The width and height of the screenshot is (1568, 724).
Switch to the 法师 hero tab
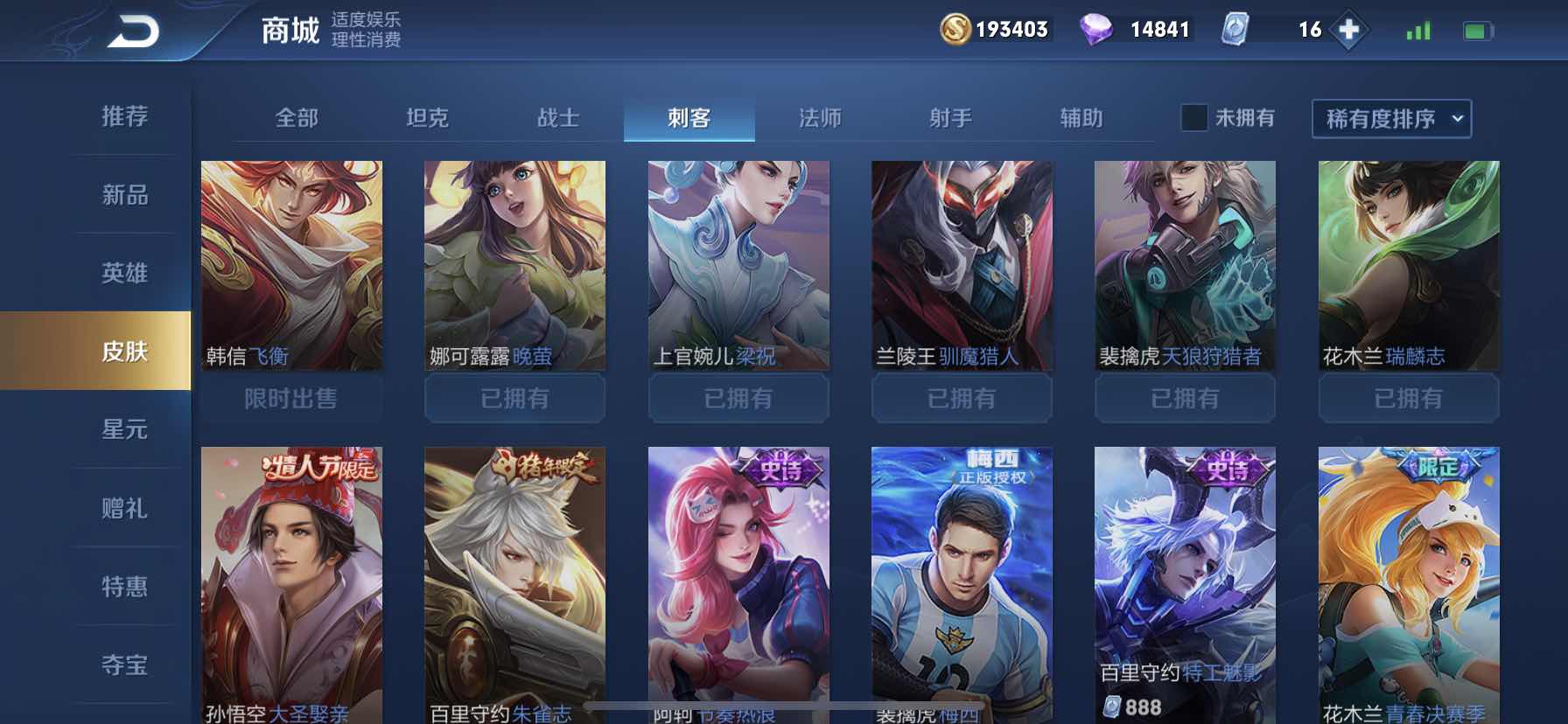pyautogui.click(x=820, y=117)
